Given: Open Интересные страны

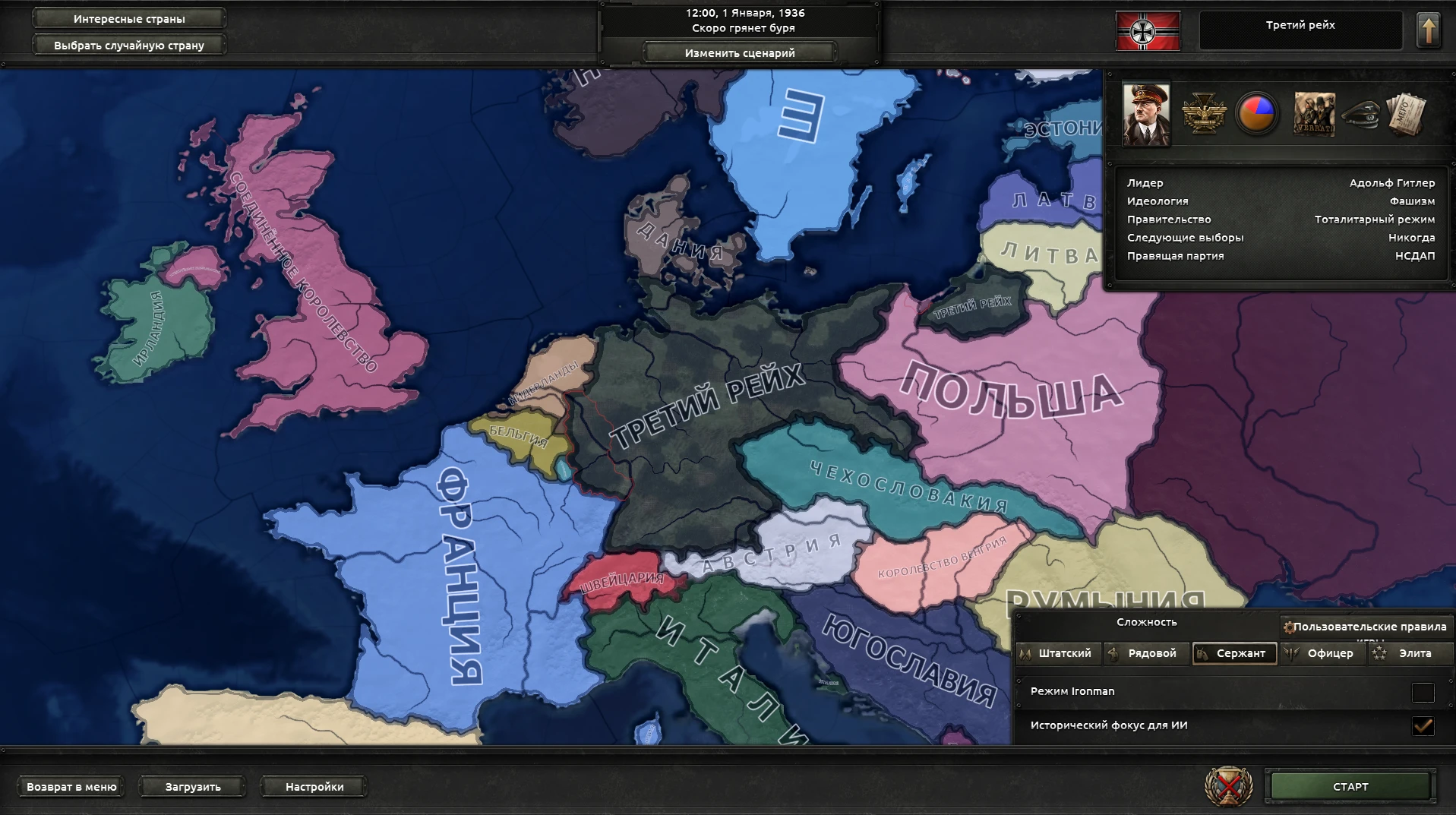Looking at the screenshot, I should point(128,18).
